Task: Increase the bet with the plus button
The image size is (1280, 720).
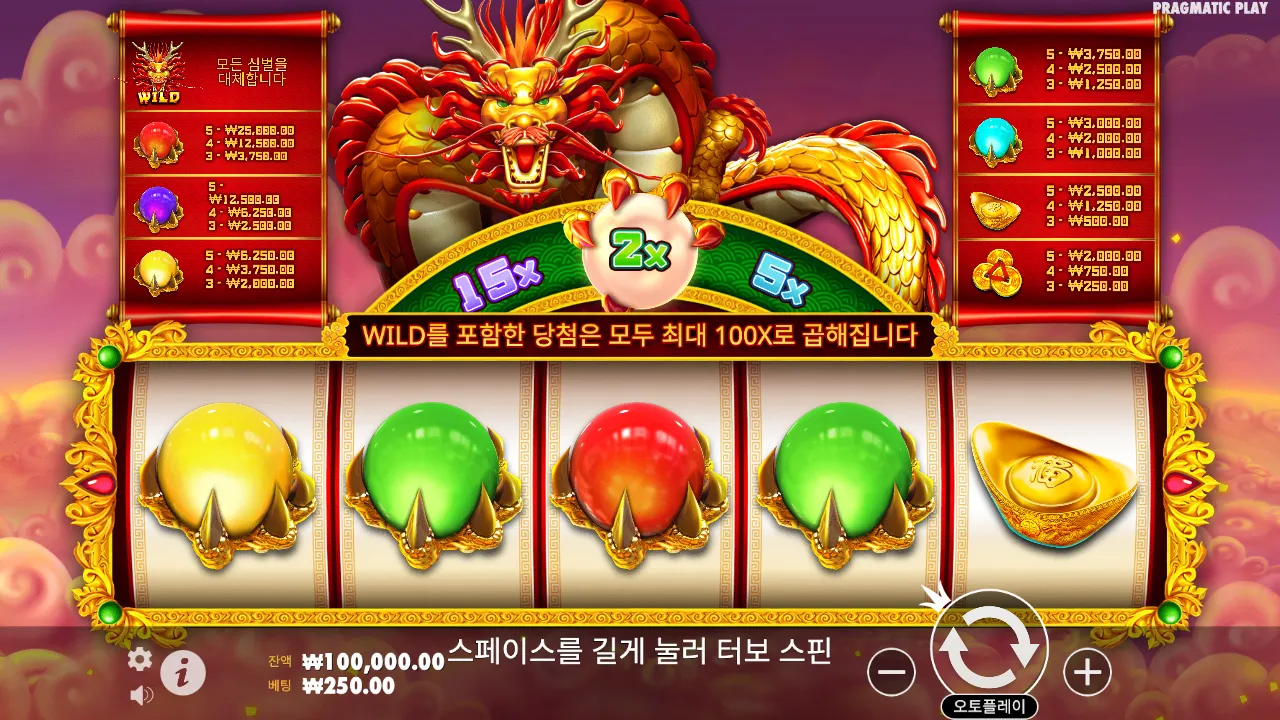Action: (x=1086, y=672)
